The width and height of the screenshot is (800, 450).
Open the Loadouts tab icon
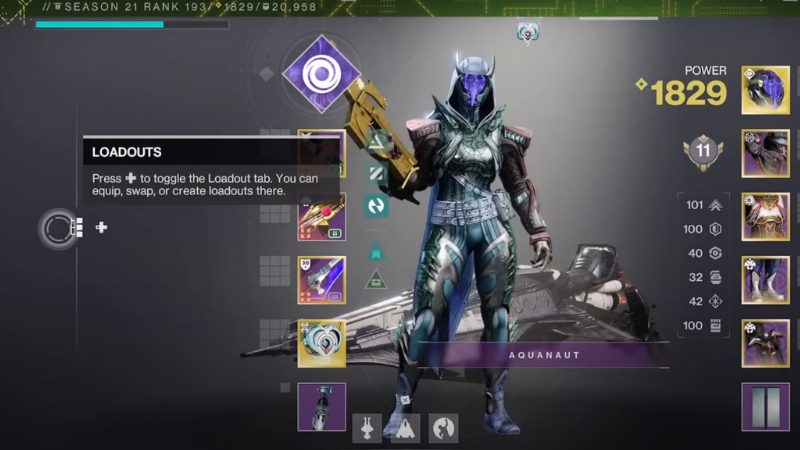(59, 228)
